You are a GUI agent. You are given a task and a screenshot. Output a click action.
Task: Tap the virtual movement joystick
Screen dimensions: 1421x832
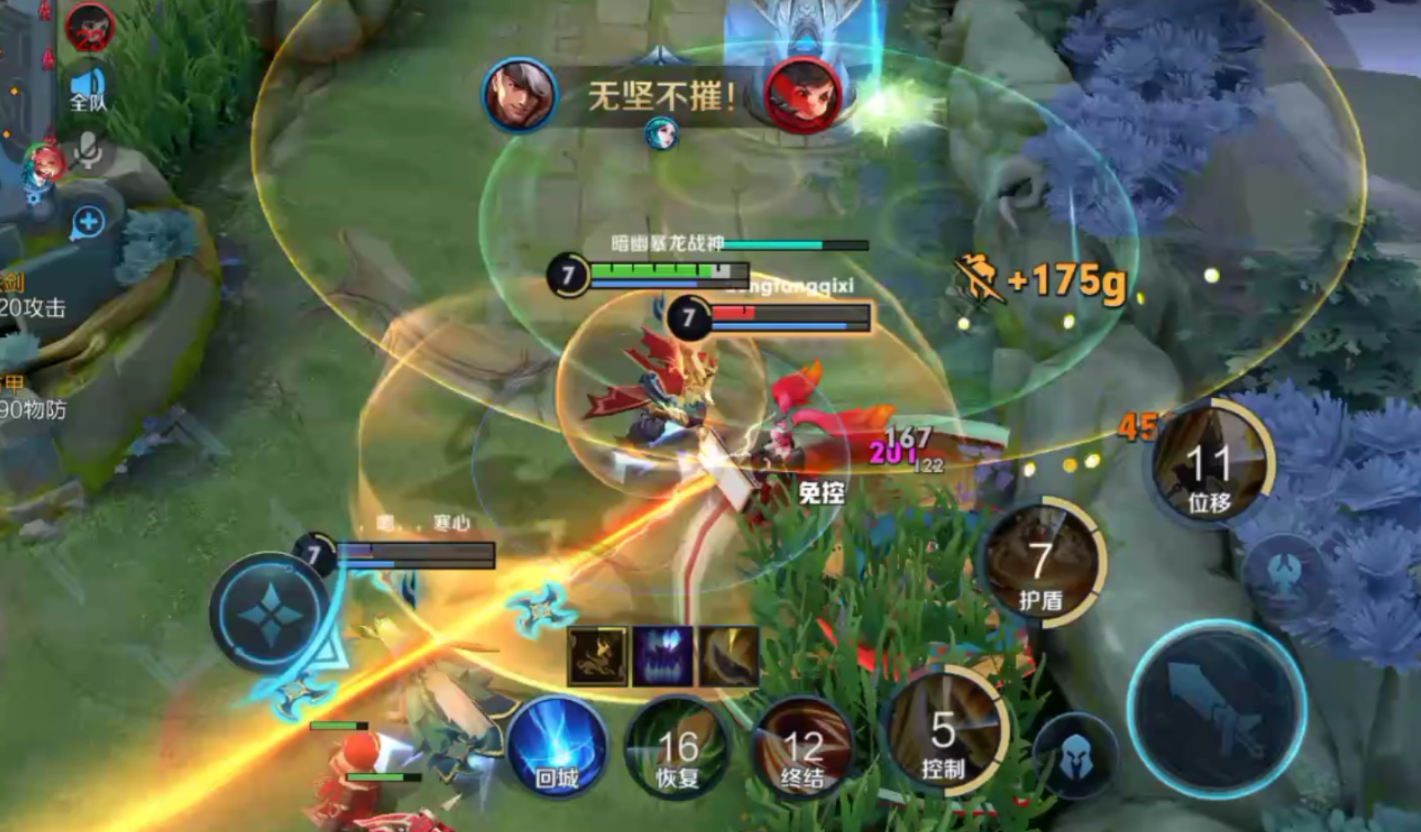[x=268, y=611]
